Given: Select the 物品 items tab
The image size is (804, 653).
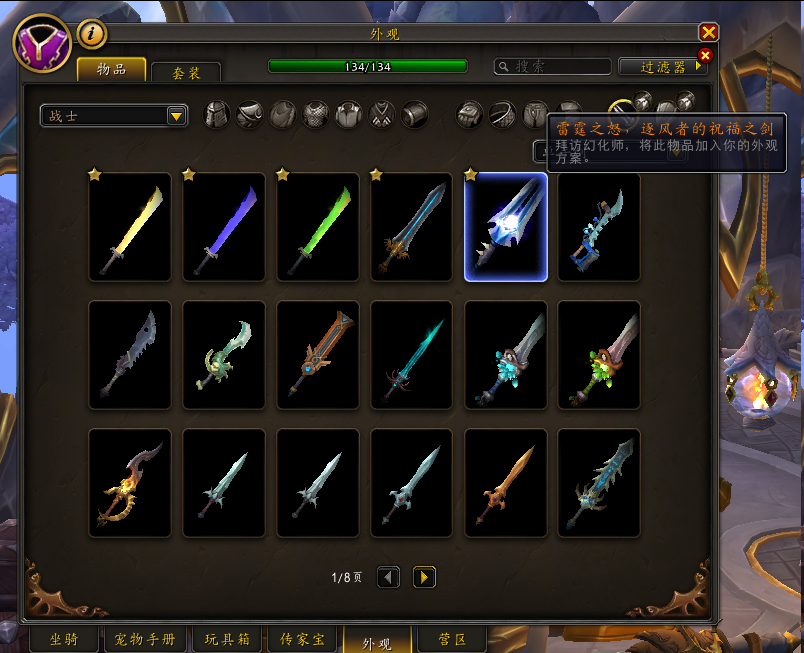Looking at the screenshot, I should pyautogui.click(x=112, y=69).
